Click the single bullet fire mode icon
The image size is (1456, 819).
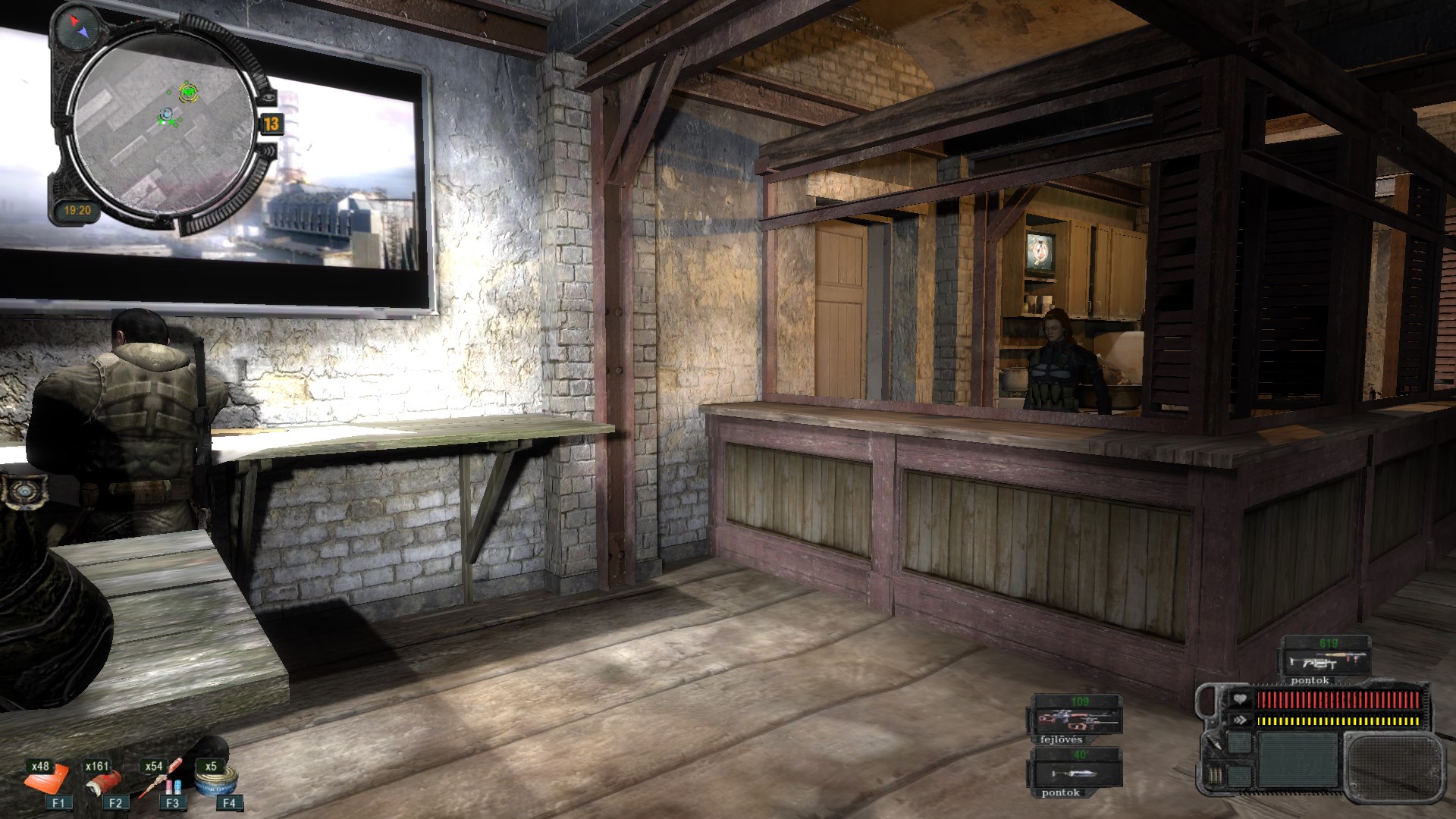tap(1215, 742)
